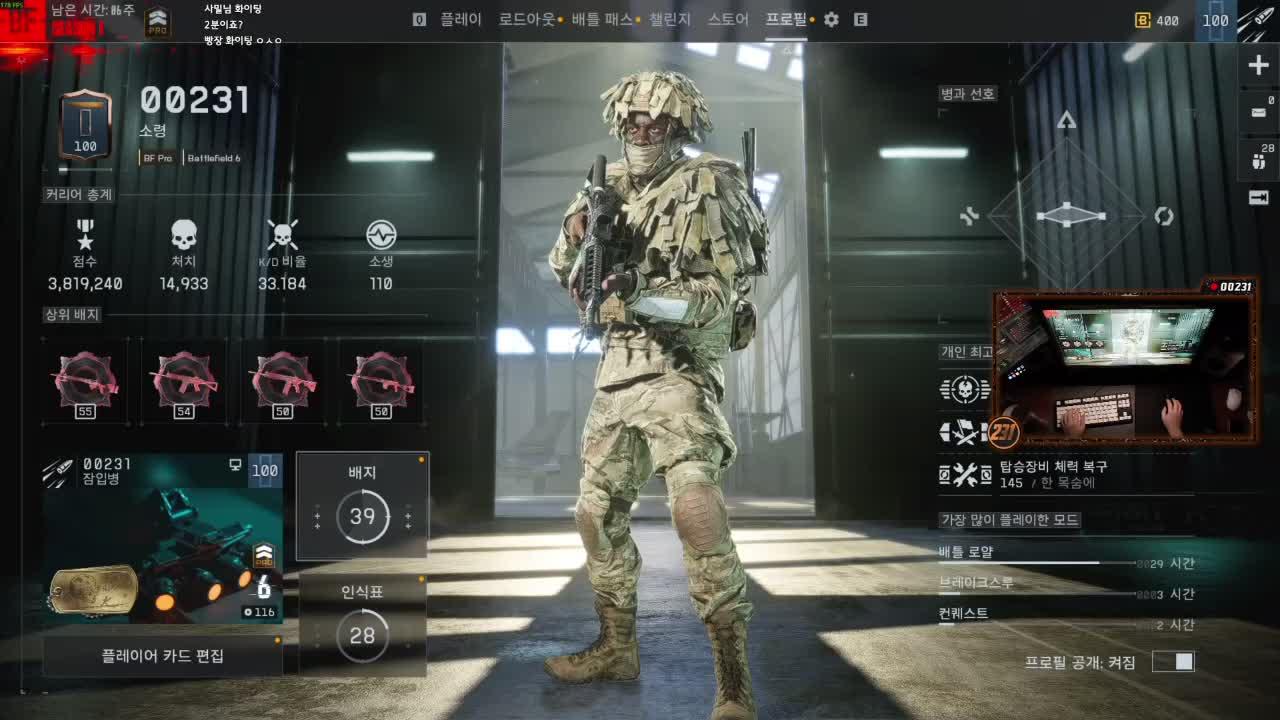Image resolution: width=1280 pixels, height=720 pixels.
Task: Select the 챌린지 tab
Action: 670,19
